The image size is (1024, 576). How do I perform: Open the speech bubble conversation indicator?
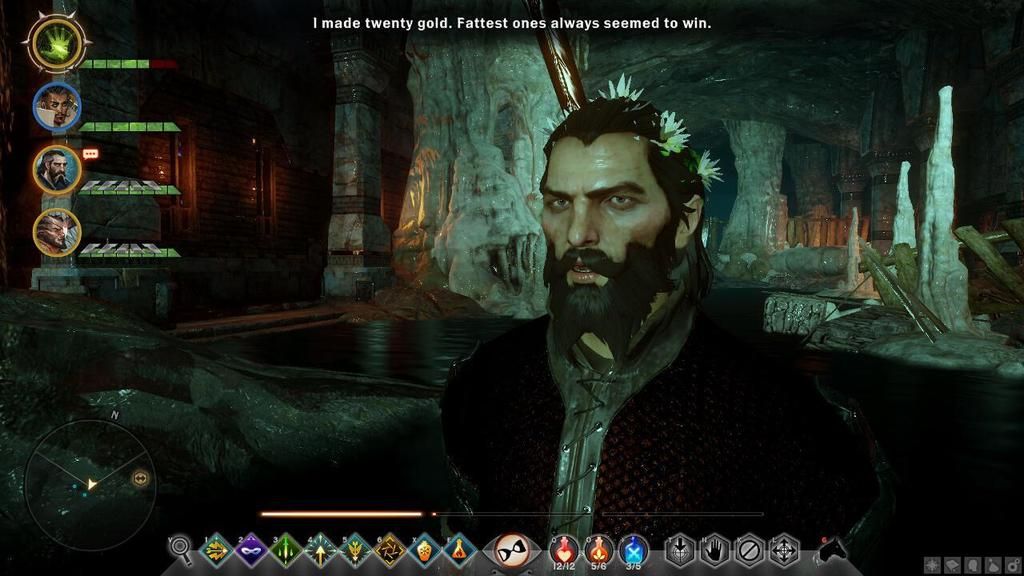click(x=91, y=154)
